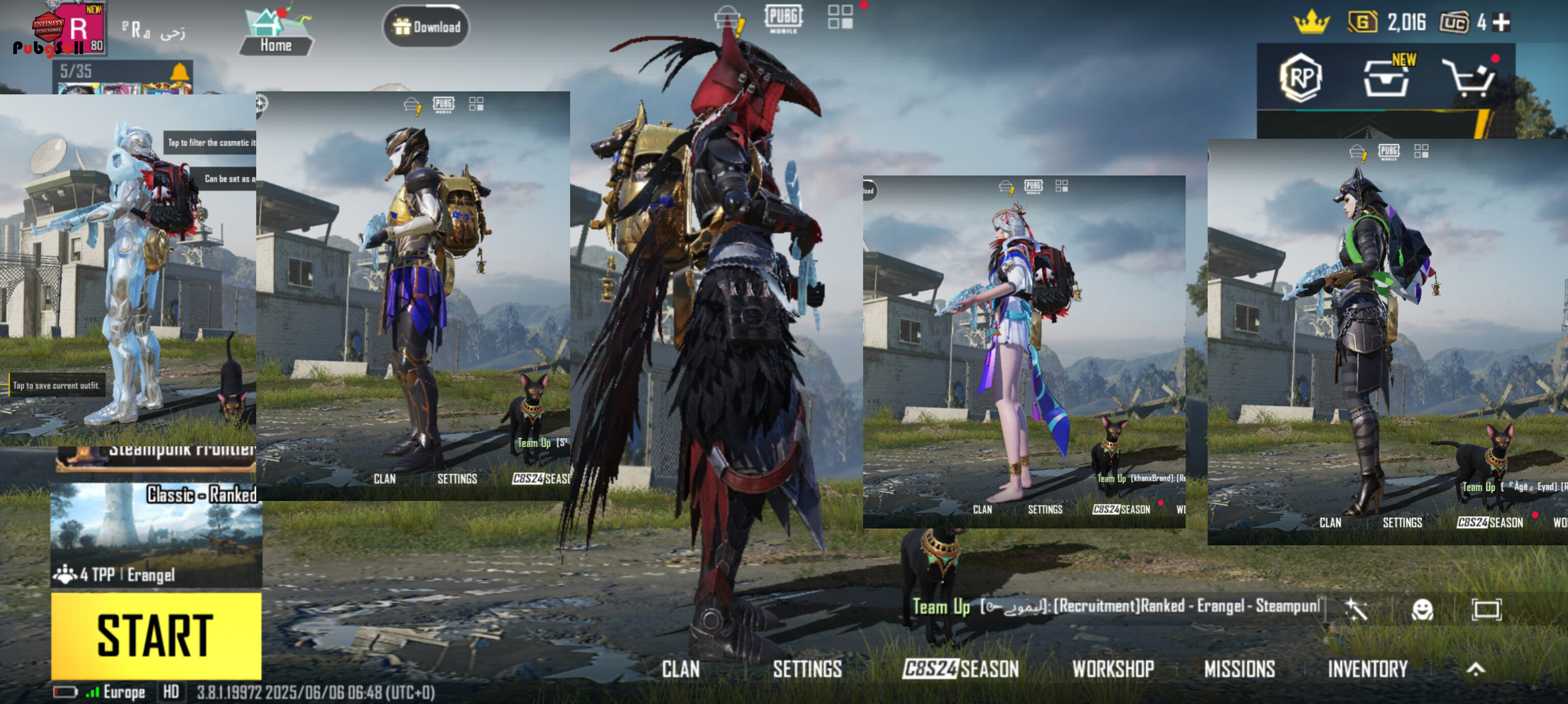Open the INVENTORY menu
The width and height of the screenshot is (1568, 704).
point(1367,669)
